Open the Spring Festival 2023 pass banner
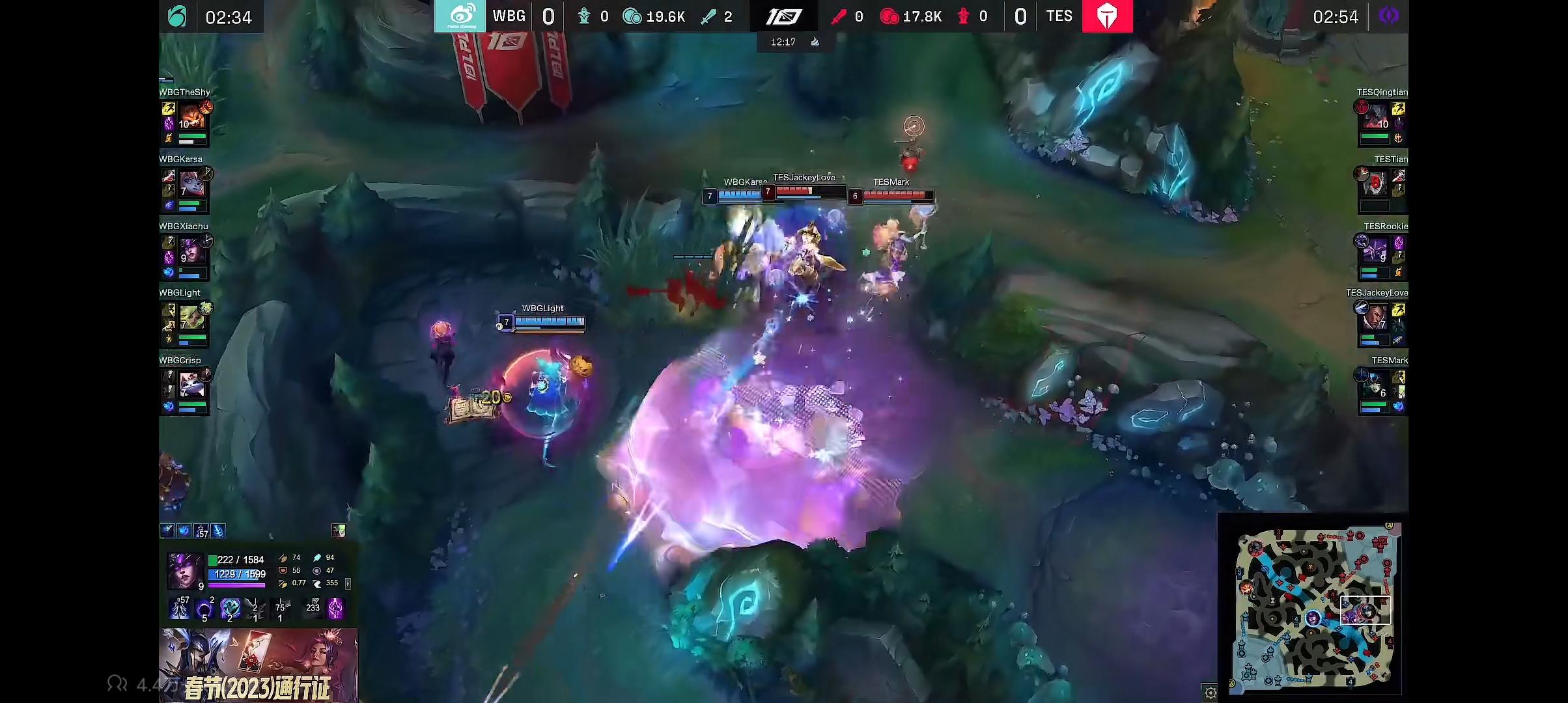Viewport: 1568px width, 703px height. point(259,665)
